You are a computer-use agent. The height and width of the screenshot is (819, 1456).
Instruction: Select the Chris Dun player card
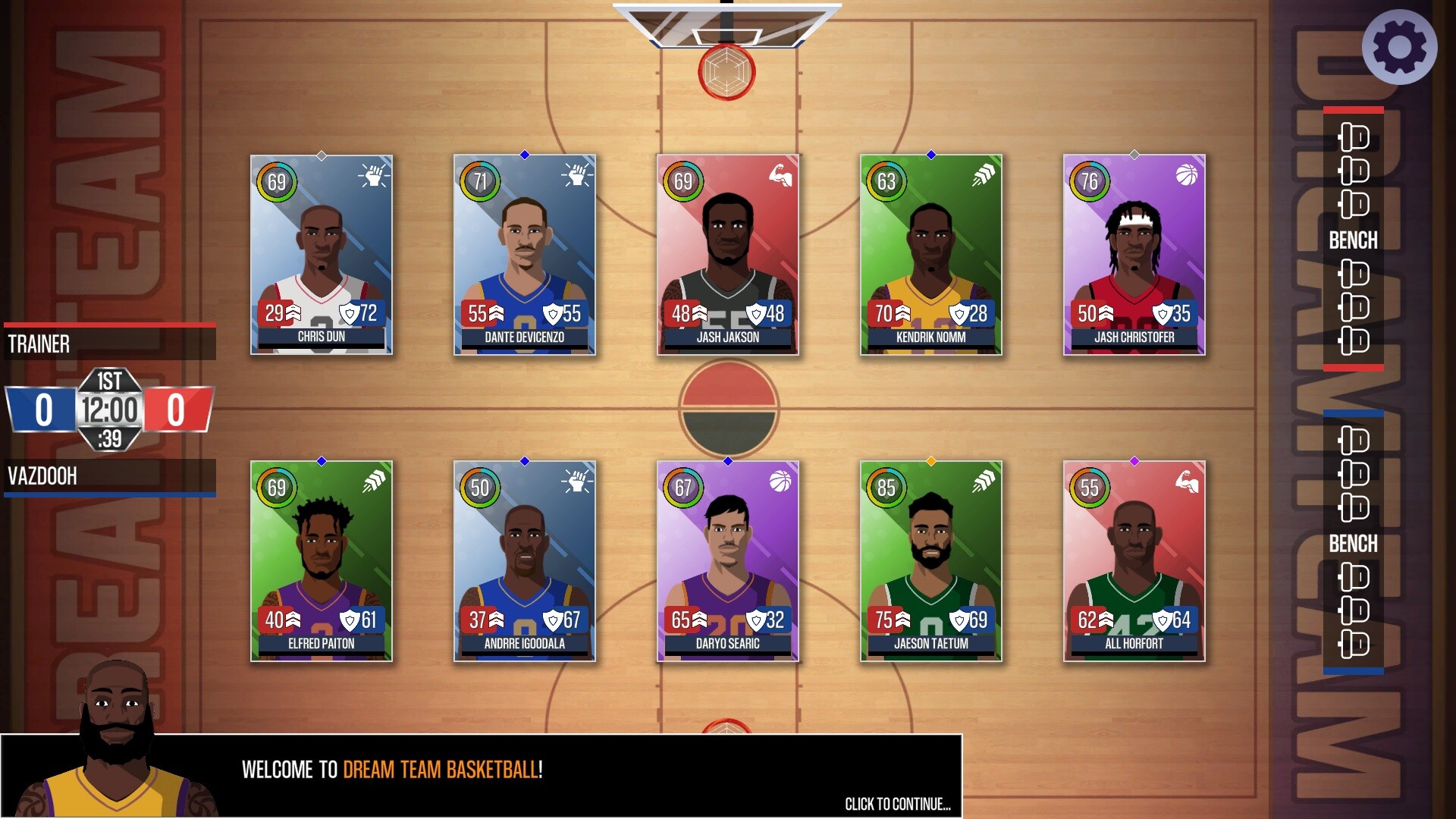[x=322, y=255]
